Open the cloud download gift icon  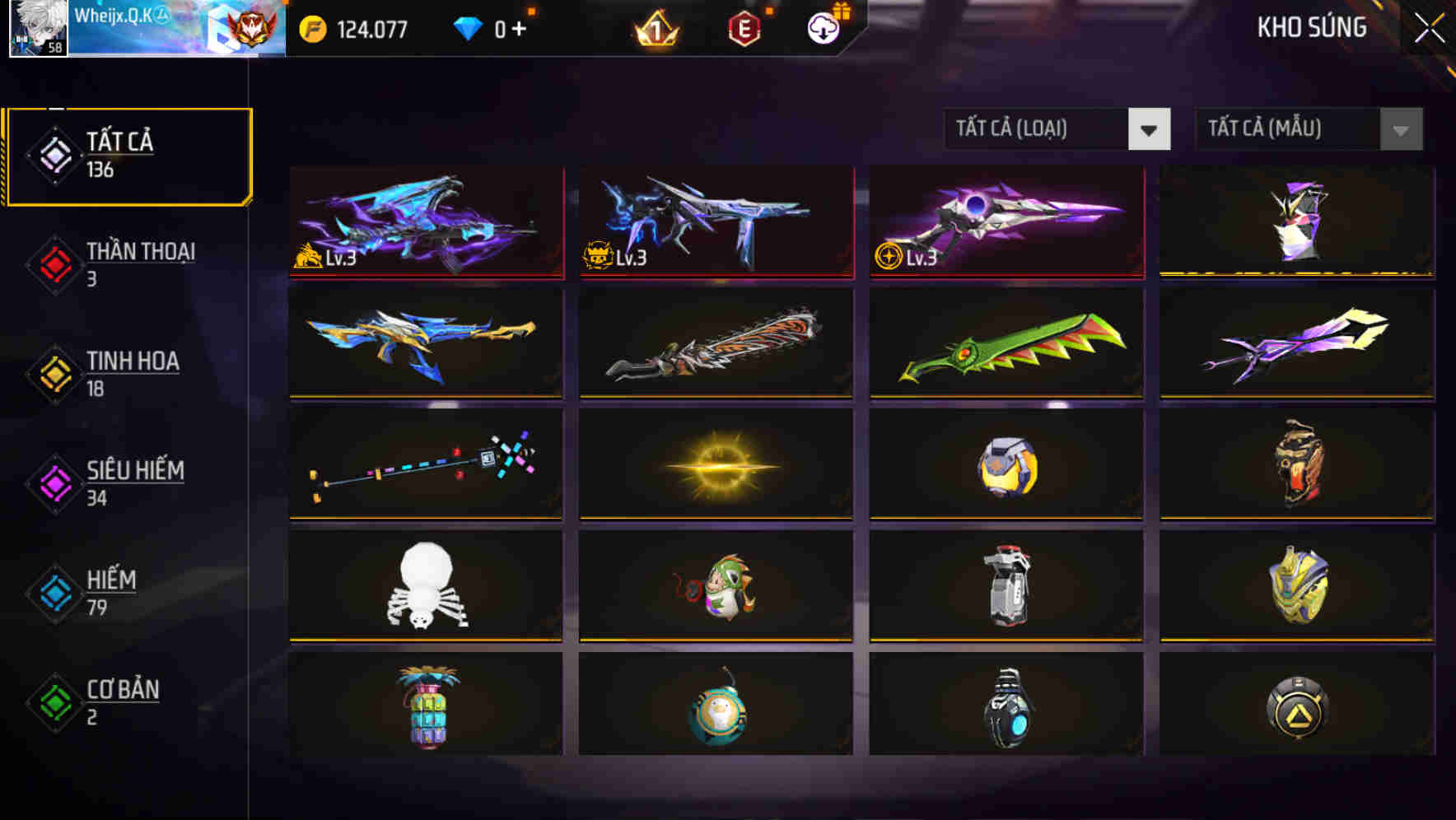click(821, 27)
